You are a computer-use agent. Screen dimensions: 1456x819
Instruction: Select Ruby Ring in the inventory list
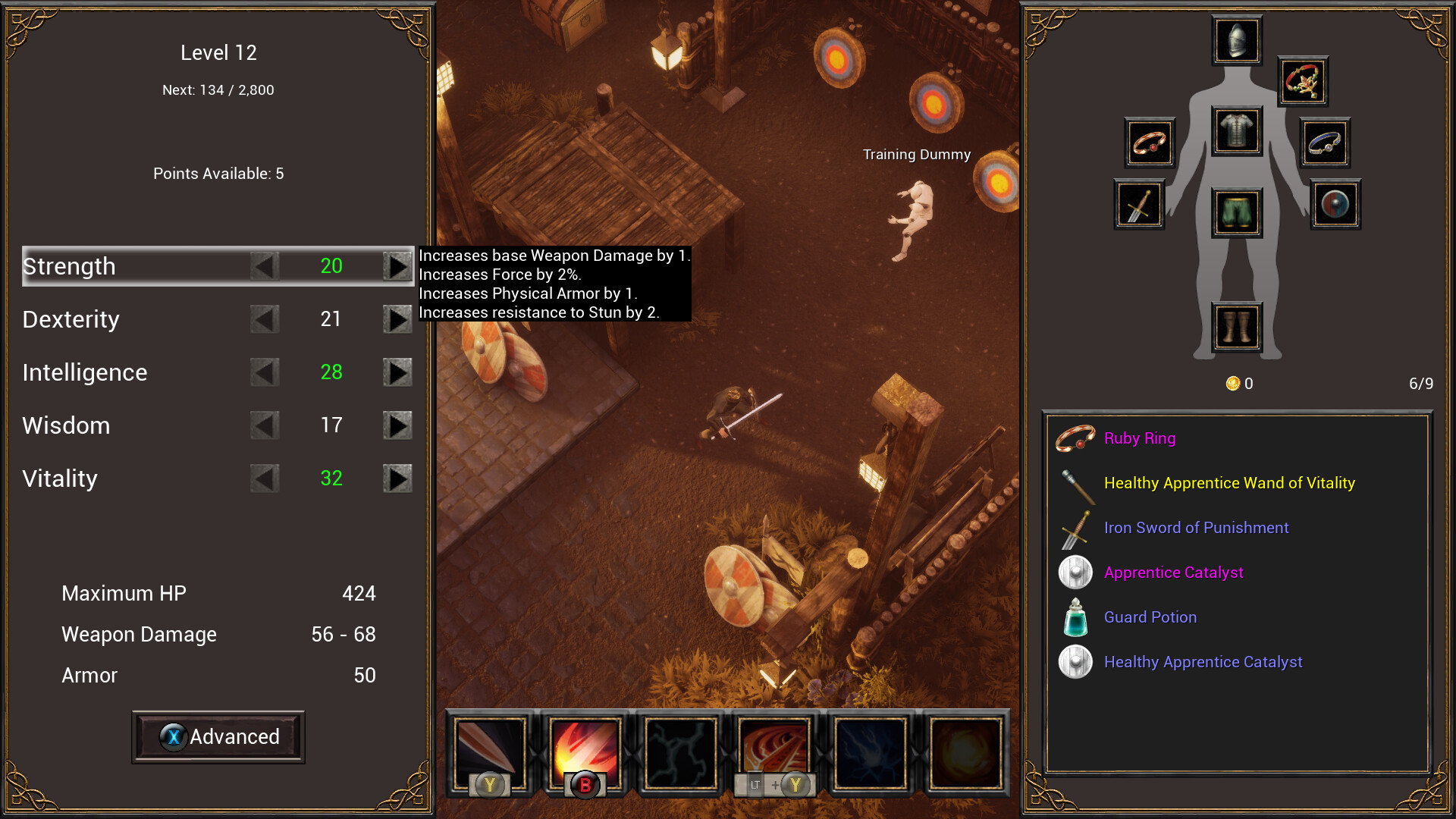[x=1139, y=438]
